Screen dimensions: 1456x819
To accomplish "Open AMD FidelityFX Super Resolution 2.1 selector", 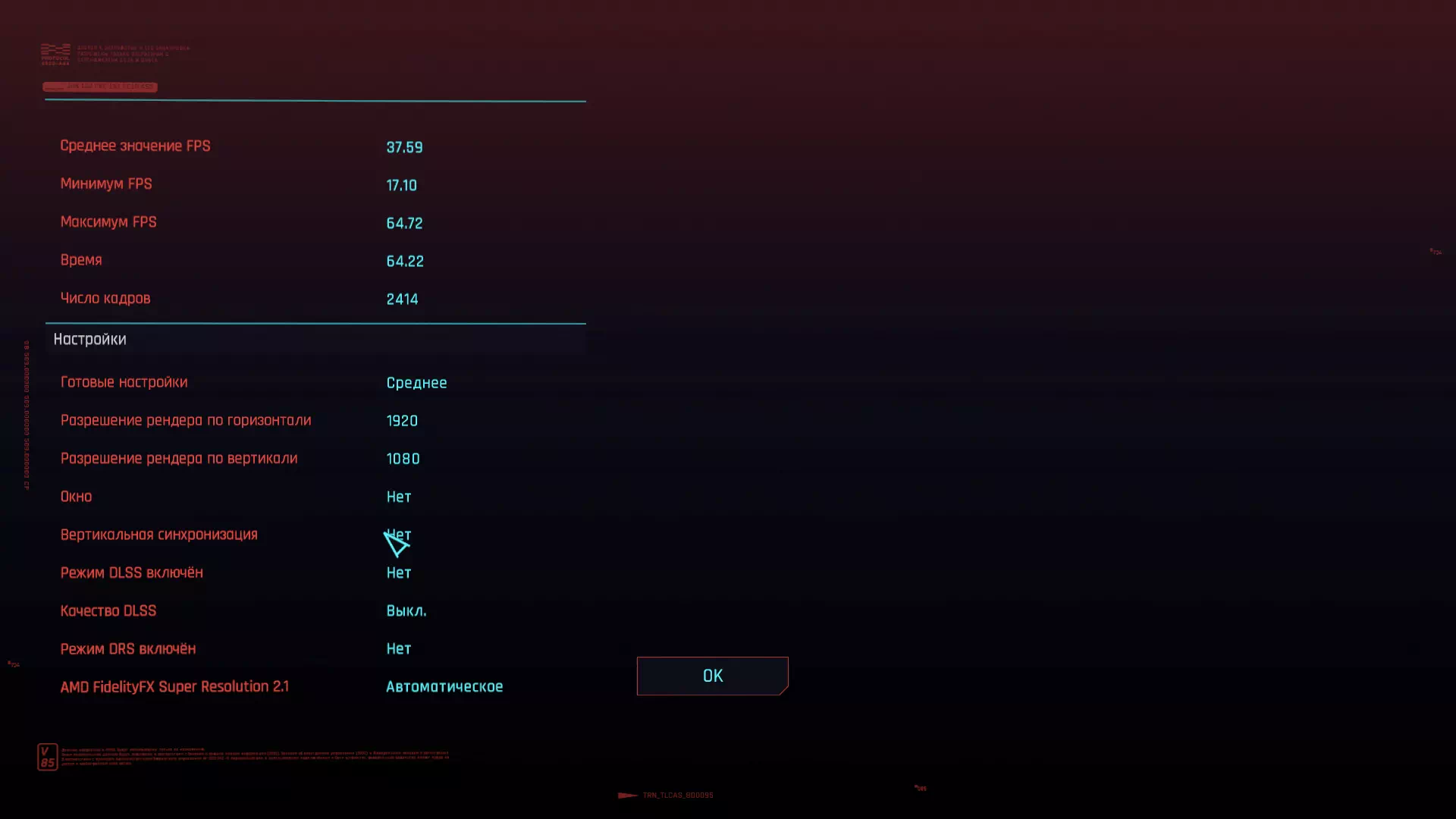I will coord(444,686).
